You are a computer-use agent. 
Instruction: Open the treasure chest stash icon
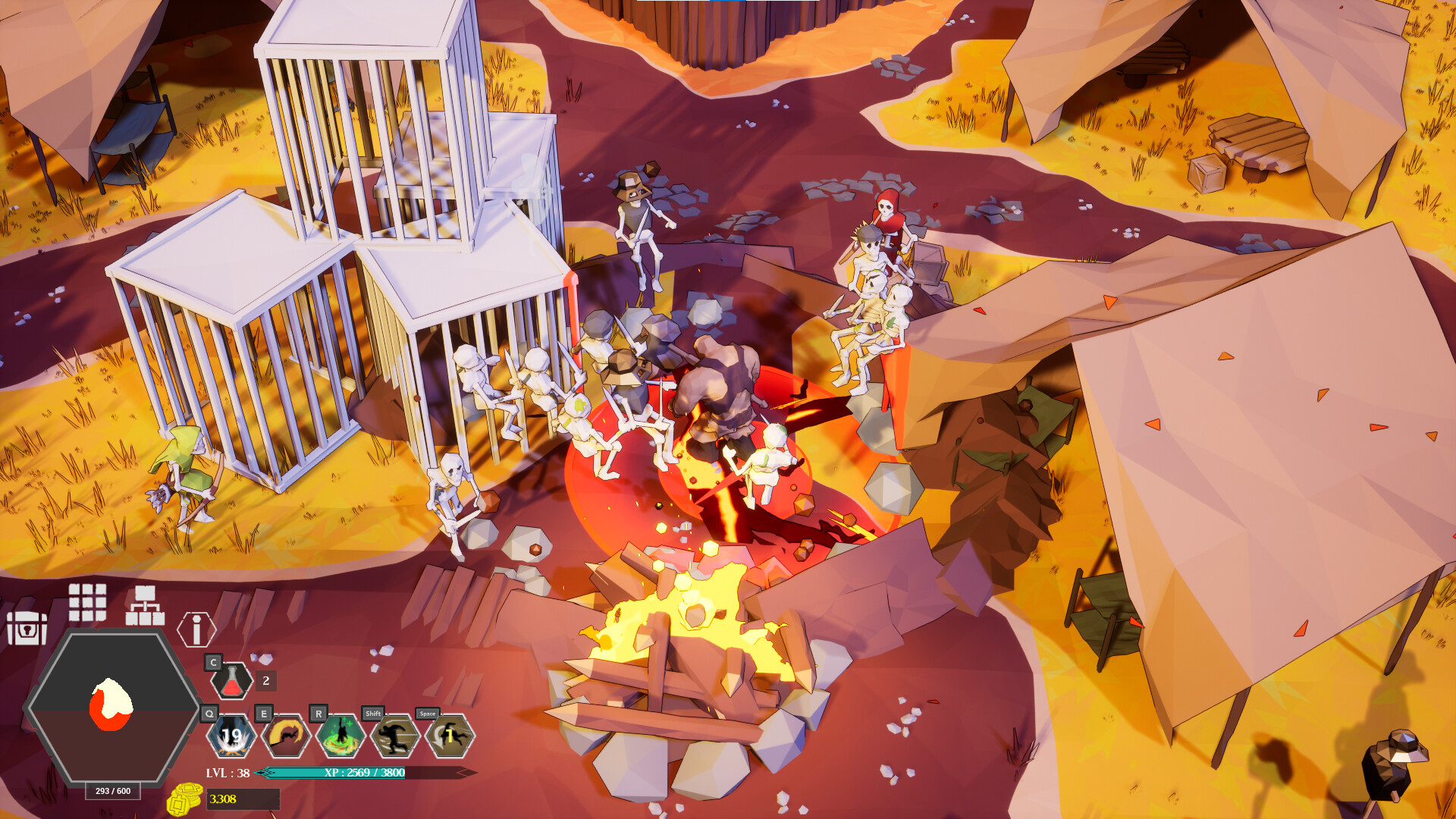(27, 628)
